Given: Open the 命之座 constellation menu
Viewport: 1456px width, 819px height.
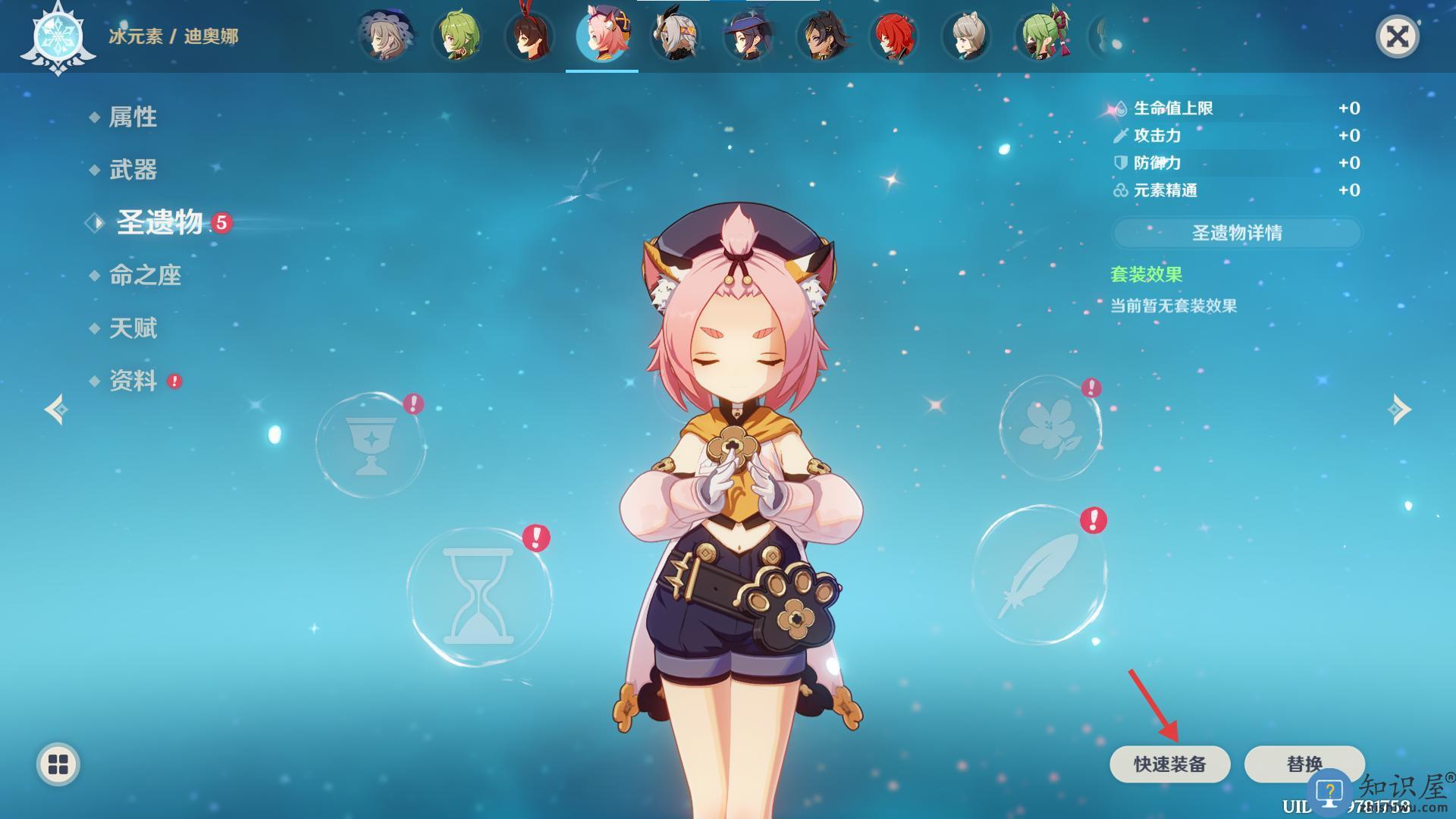Looking at the screenshot, I should [145, 275].
